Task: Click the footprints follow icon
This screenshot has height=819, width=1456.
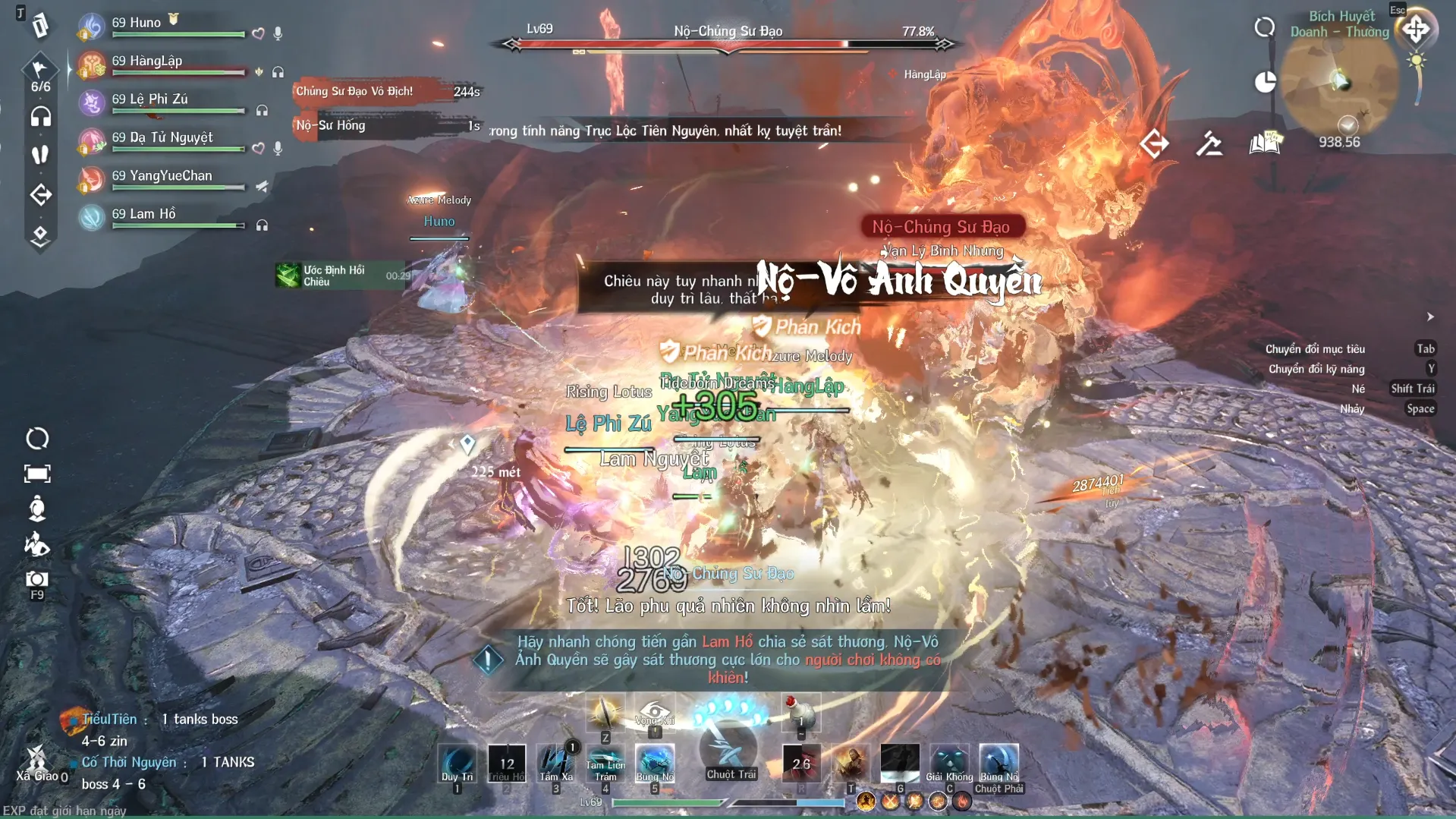Action: (40, 155)
